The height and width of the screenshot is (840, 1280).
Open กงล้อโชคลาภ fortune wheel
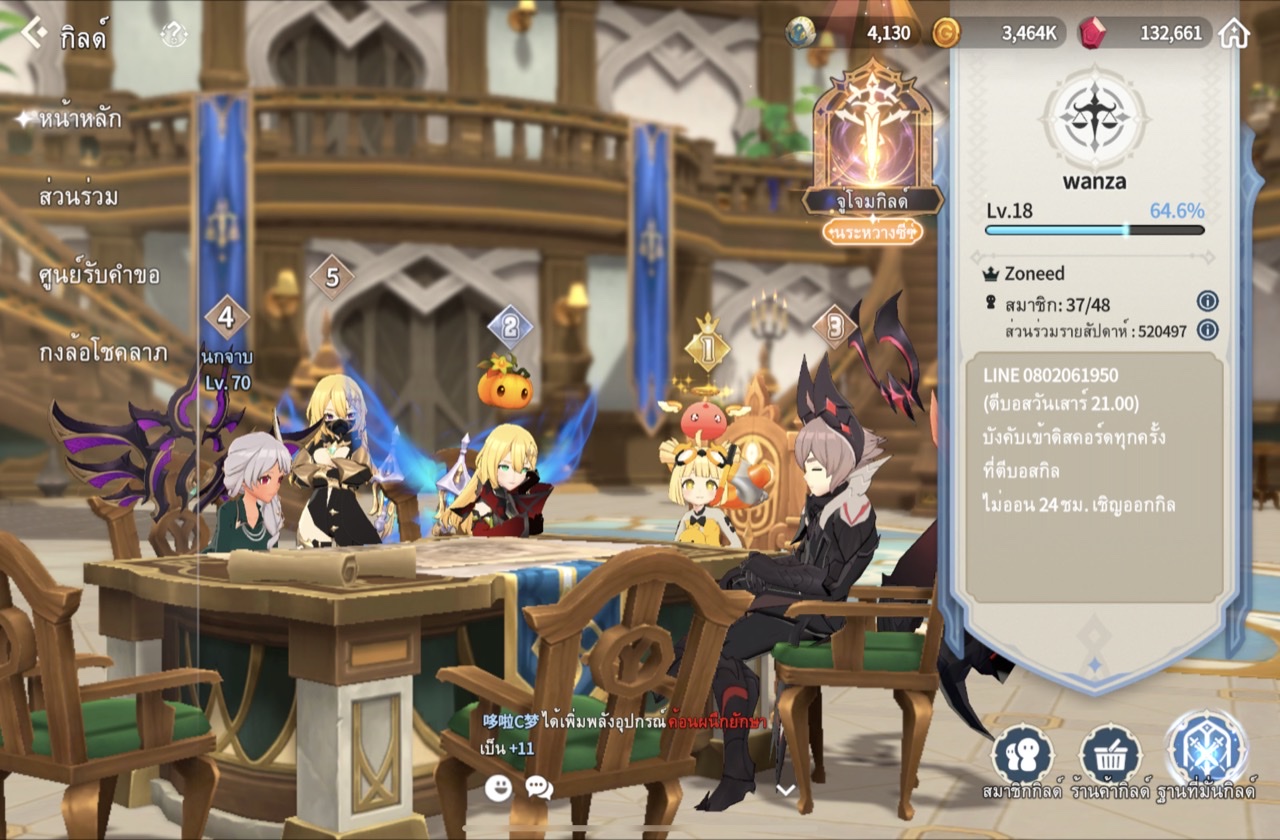click(103, 353)
